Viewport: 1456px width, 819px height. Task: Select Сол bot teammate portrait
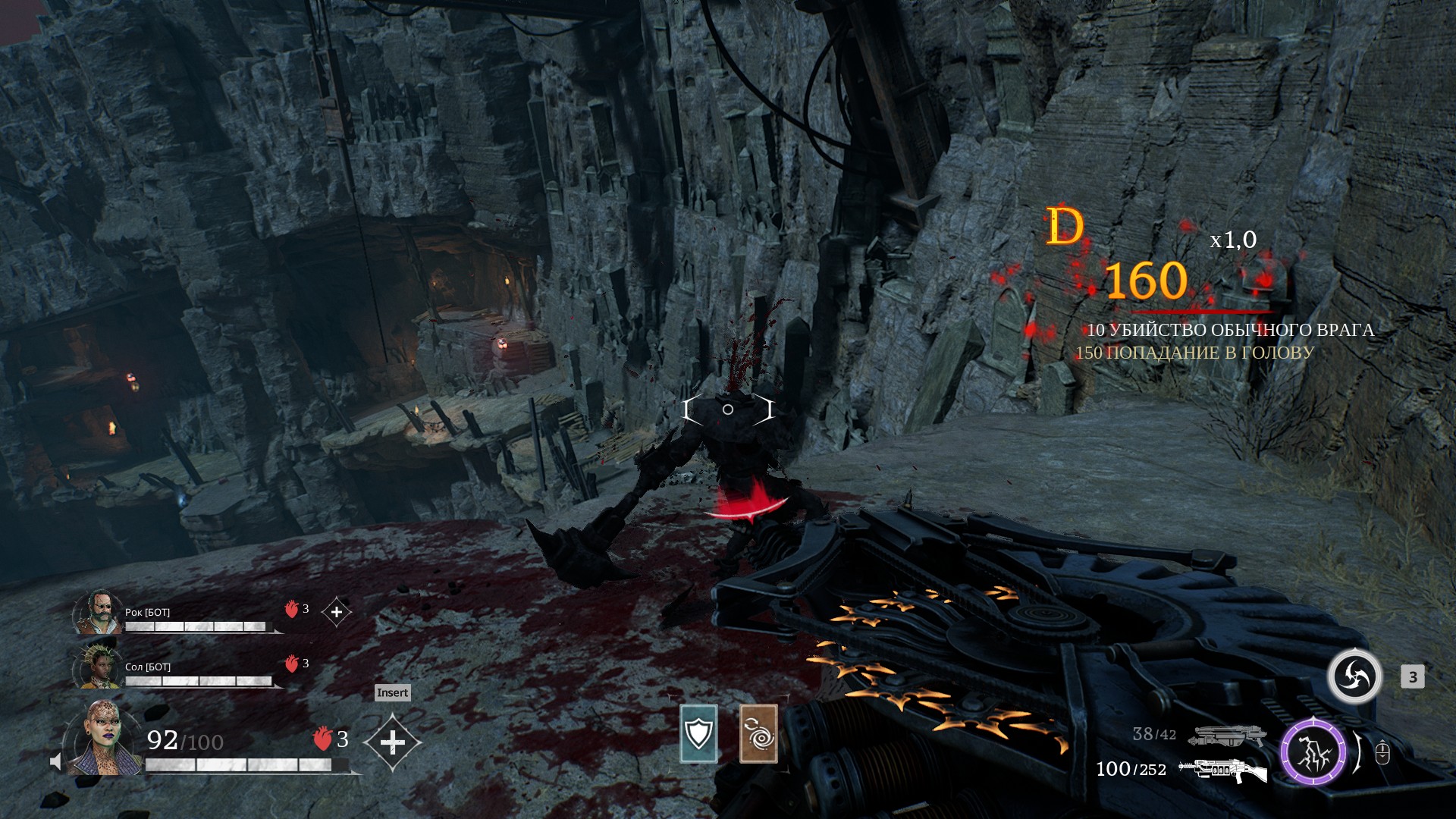(99, 666)
